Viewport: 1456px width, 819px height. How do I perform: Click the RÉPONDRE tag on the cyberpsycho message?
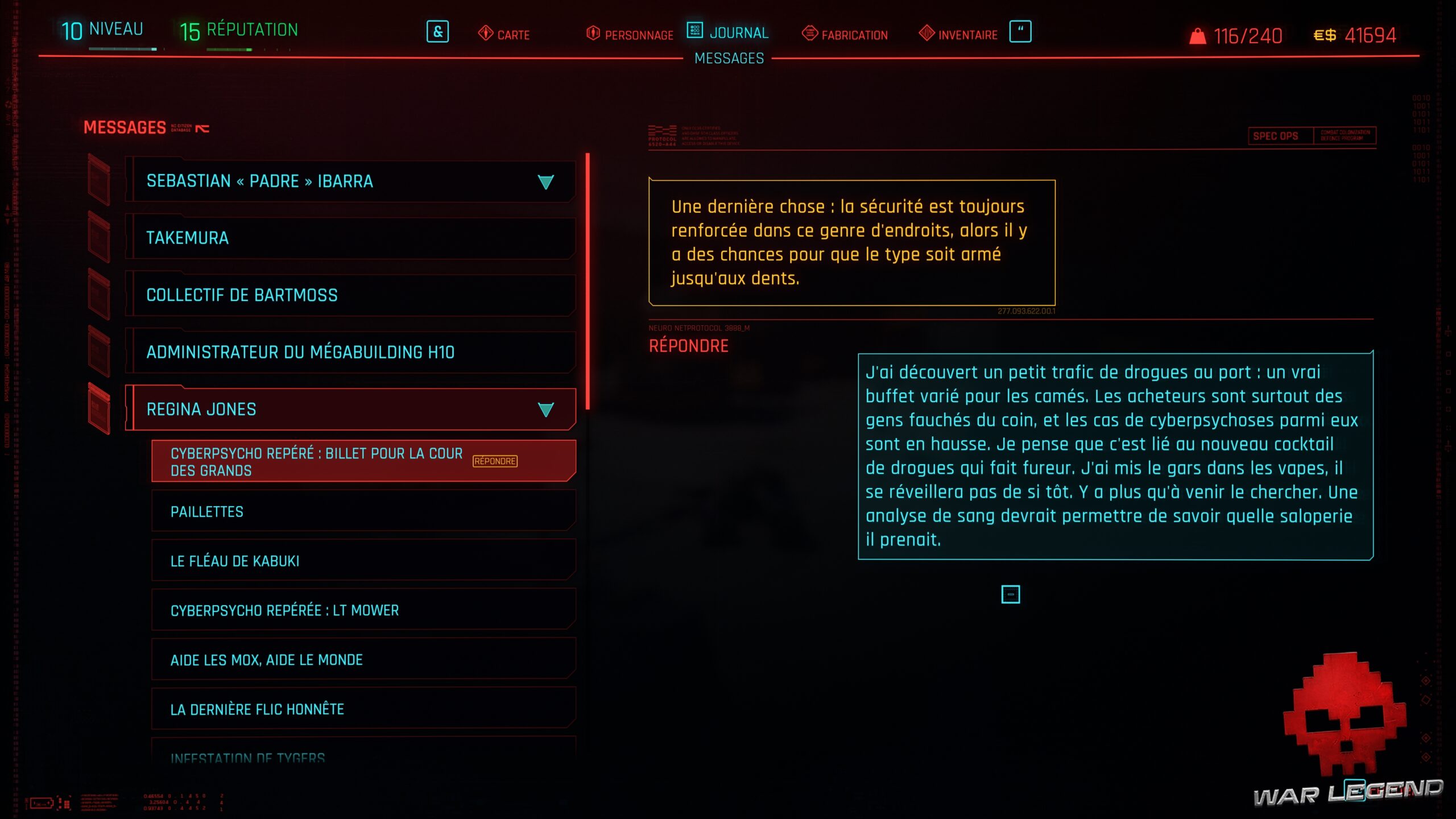(x=495, y=462)
